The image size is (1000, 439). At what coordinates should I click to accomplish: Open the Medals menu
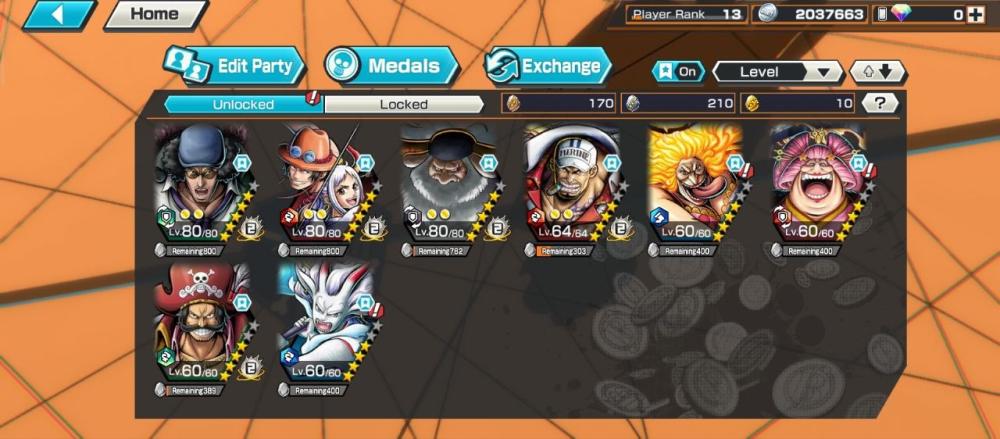coord(392,67)
